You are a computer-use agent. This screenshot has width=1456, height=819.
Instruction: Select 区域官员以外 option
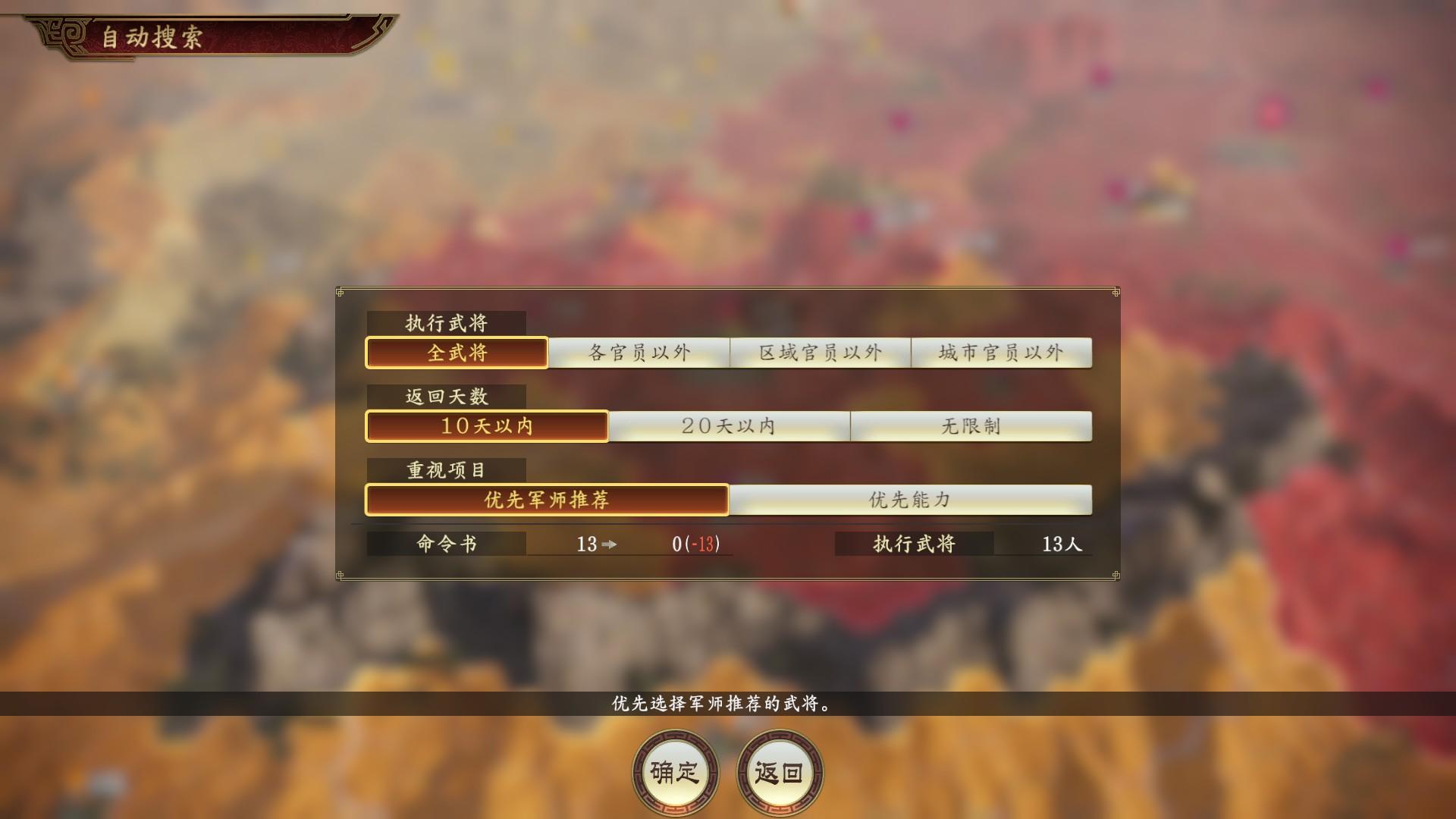820,352
